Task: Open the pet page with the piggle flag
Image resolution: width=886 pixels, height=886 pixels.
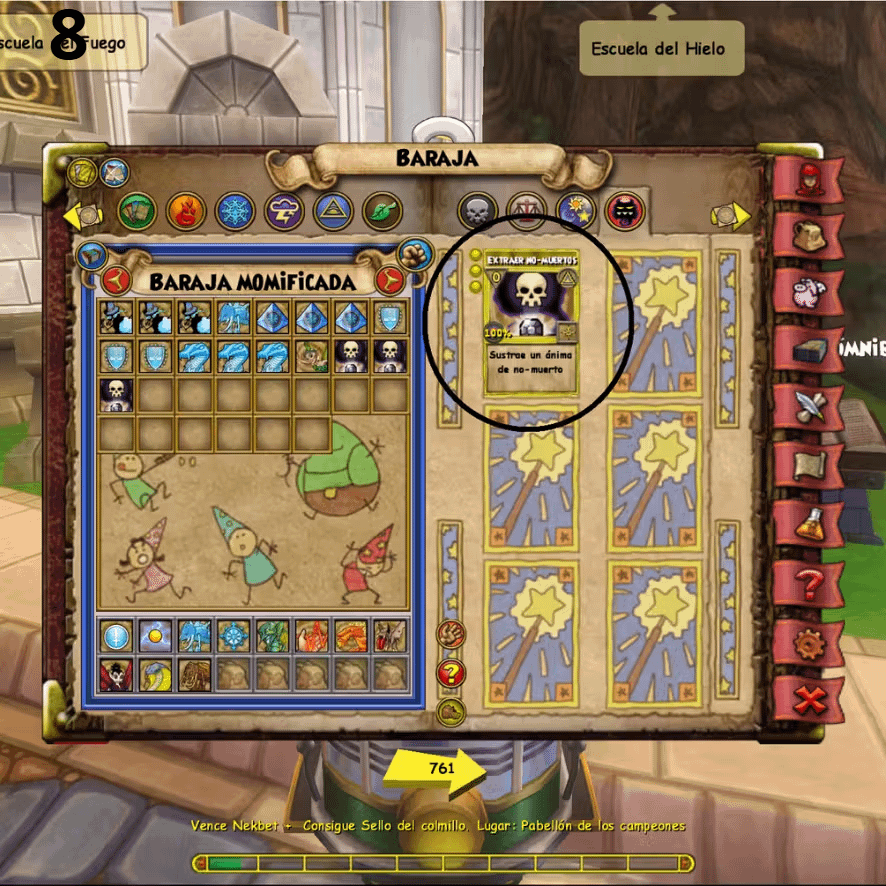Action: click(807, 292)
